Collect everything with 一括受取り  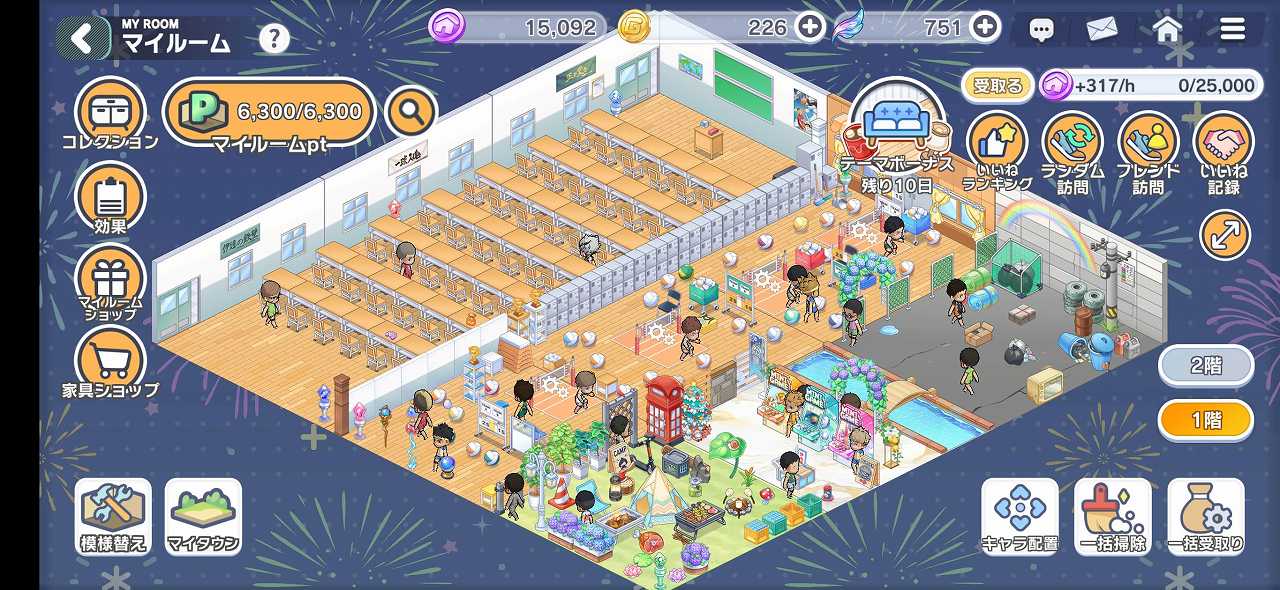click(x=1205, y=515)
